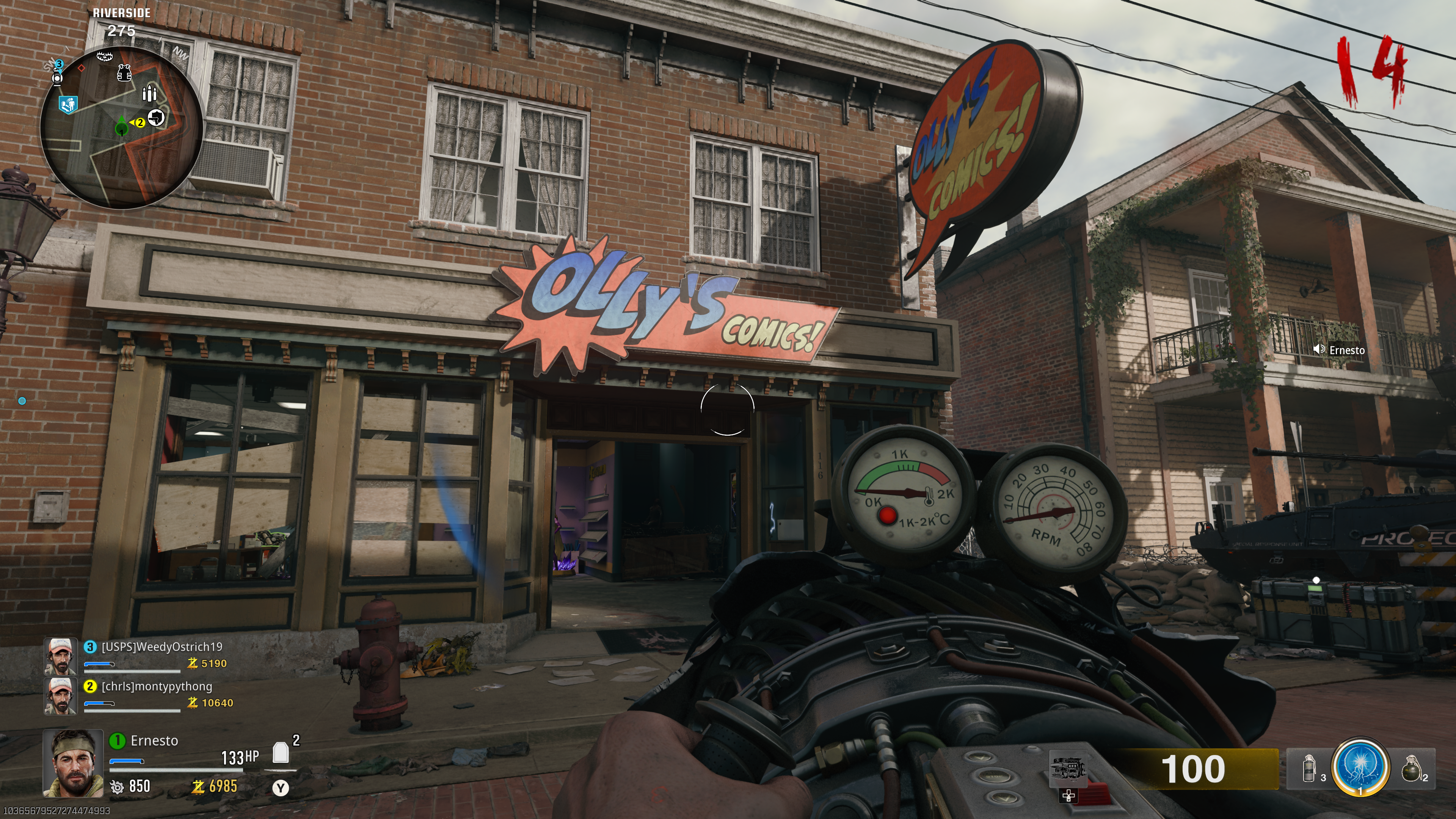Select the three-bullets ammo marker on the minimap

[x=149, y=93]
